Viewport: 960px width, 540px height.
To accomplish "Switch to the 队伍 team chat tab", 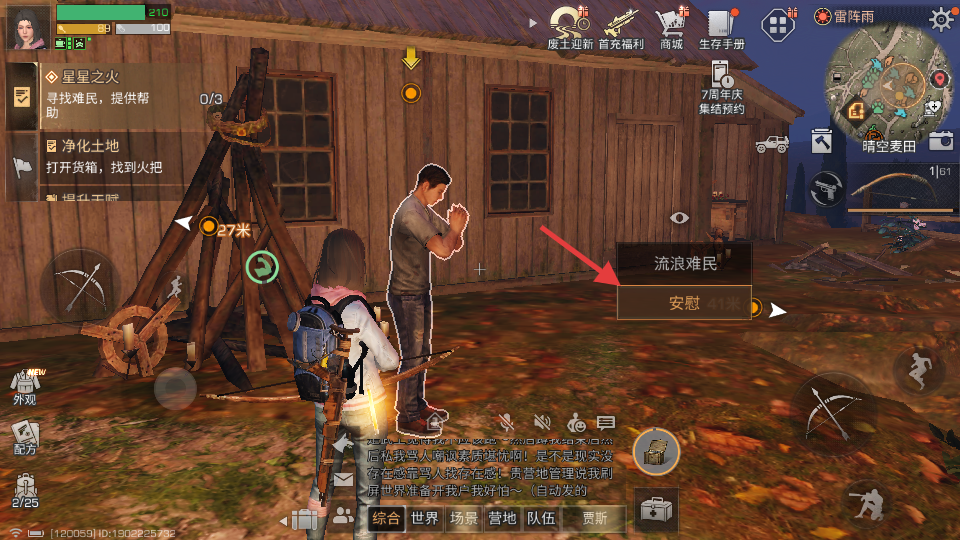I will click(541, 518).
